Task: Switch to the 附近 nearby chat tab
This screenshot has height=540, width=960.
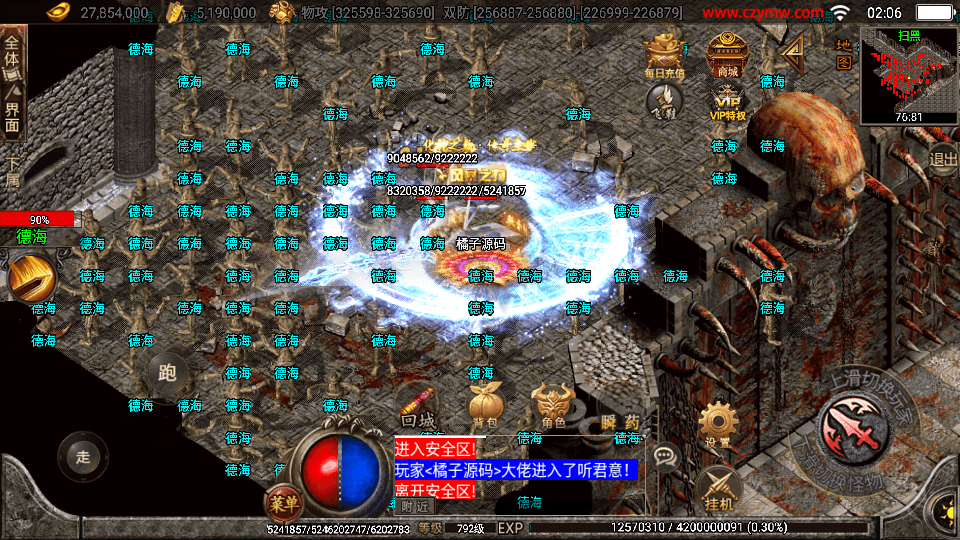Action: click(x=412, y=507)
